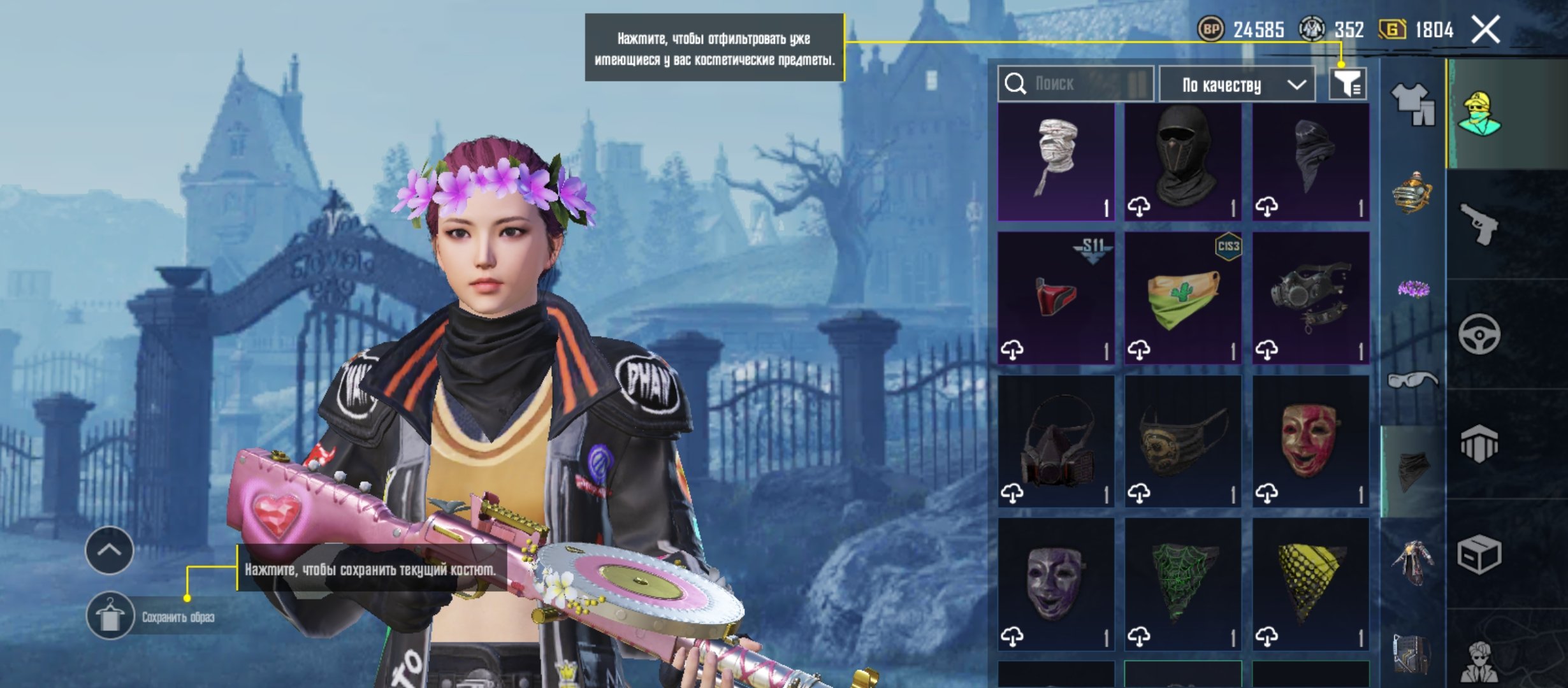Select the red S11 face mask
1568x688 pixels.
[x=1056, y=297]
